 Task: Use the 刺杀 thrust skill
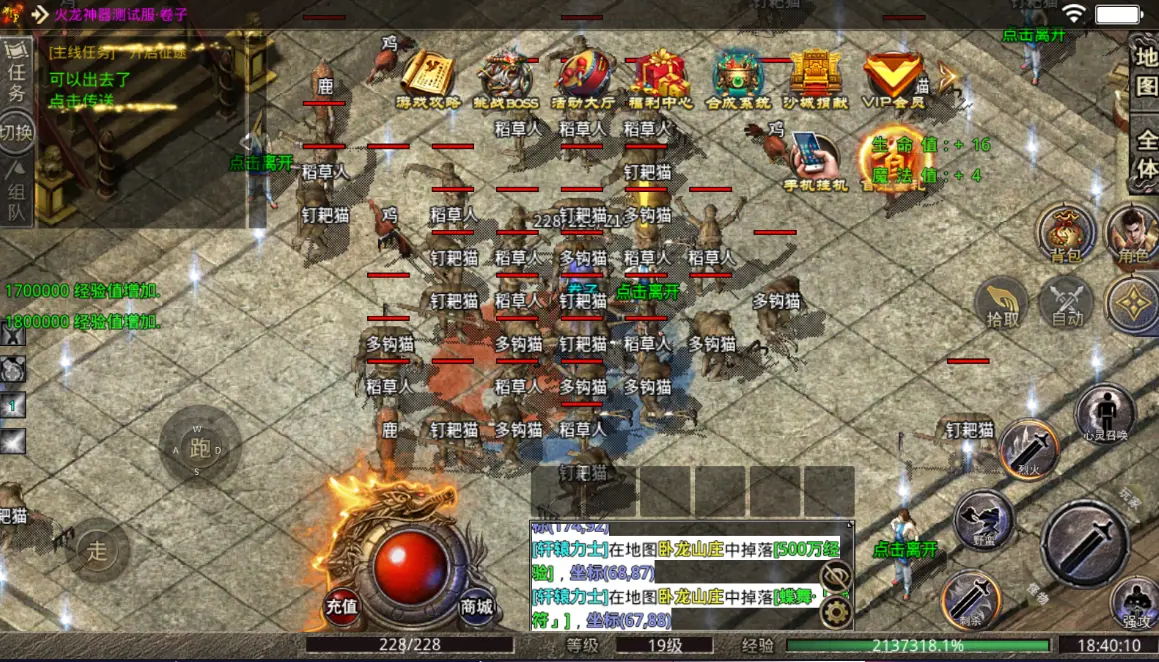point(969,598)
